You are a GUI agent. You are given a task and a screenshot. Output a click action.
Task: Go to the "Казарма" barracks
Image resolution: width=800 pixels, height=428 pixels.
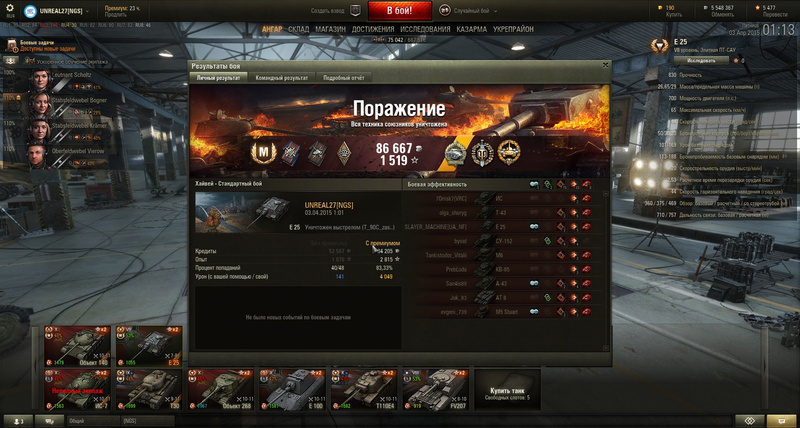[x=473, y=29]
